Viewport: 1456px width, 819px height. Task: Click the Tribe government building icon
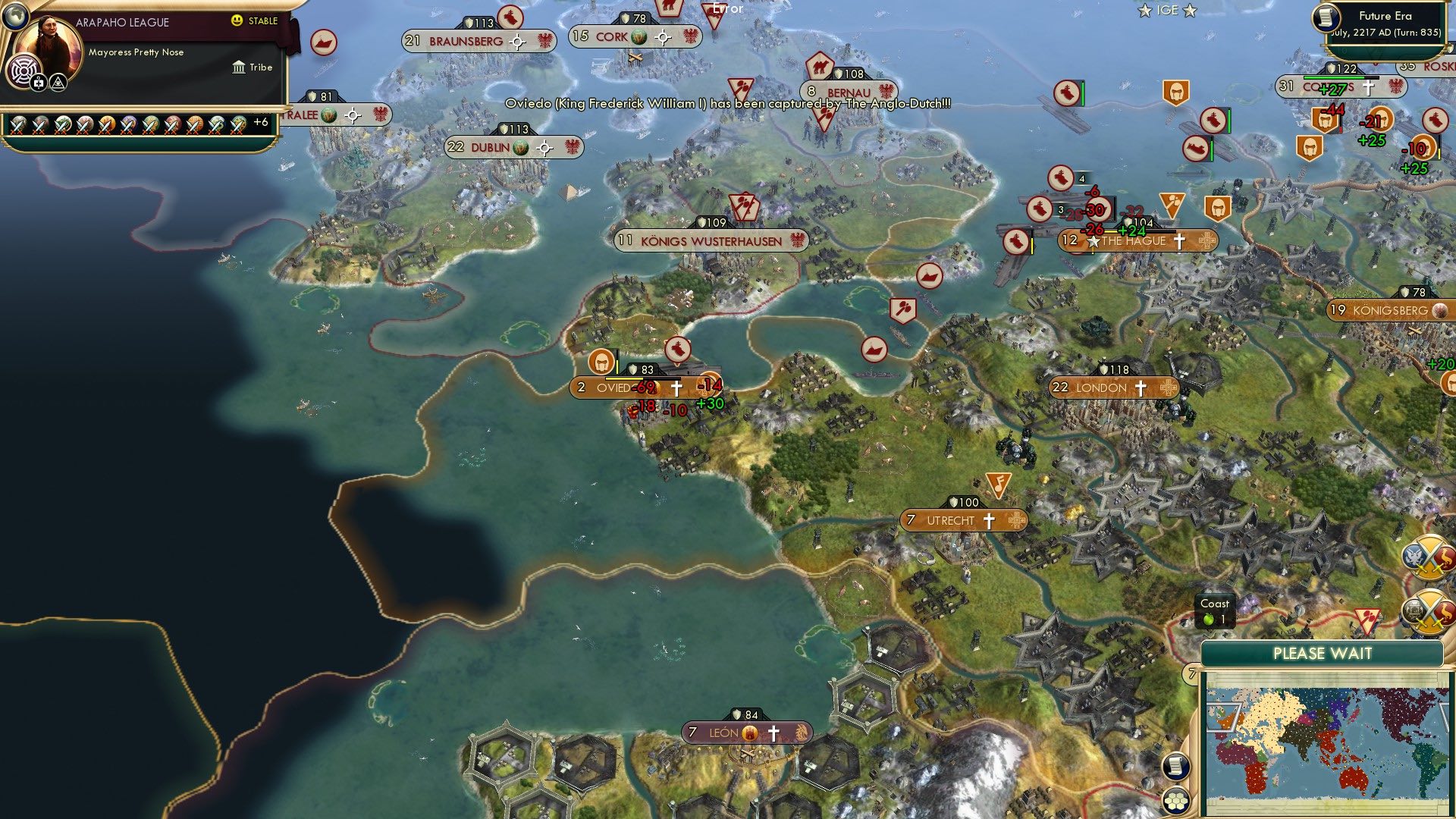pyautogui.click(x=239, y=67)
